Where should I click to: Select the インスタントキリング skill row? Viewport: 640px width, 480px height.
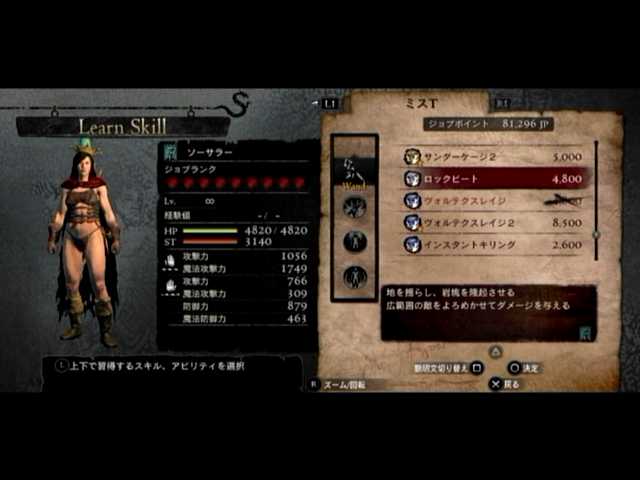(x=488, y=245)
